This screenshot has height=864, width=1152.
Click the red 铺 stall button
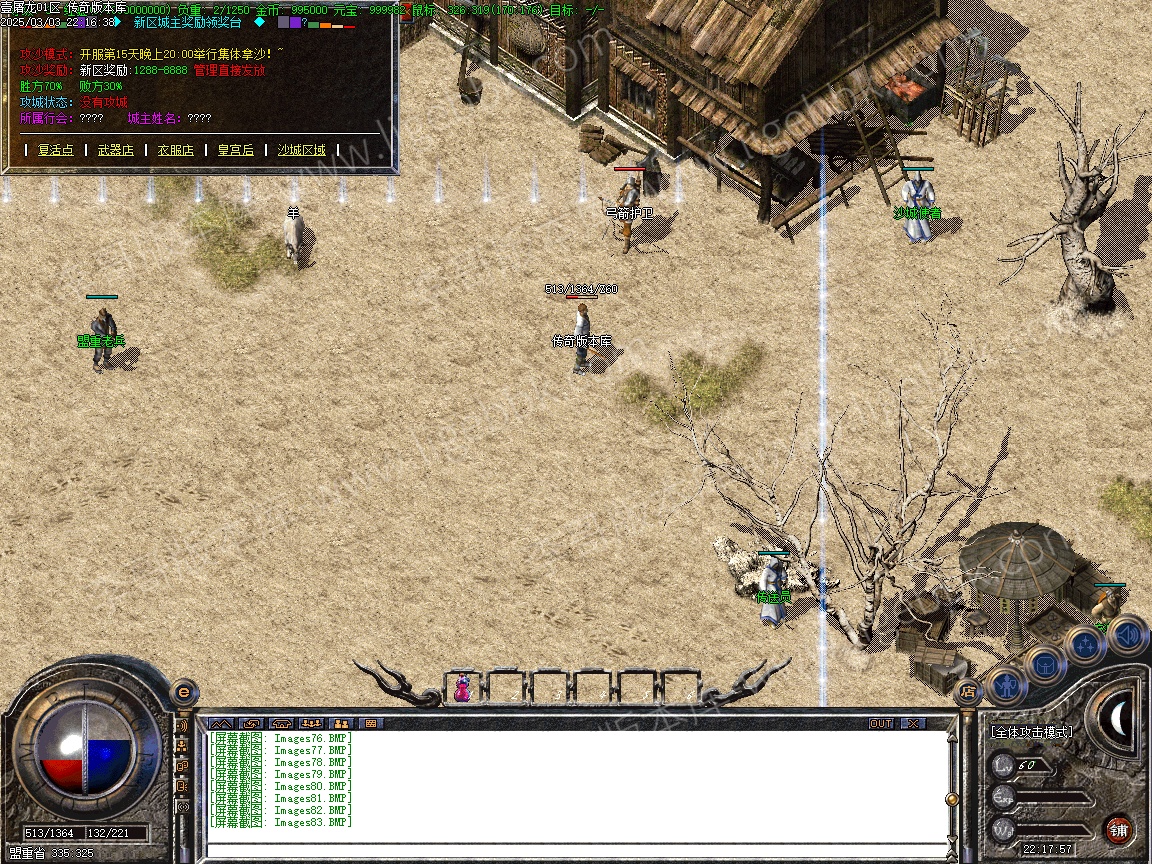pyautogui.click(x=1118, y=829)
